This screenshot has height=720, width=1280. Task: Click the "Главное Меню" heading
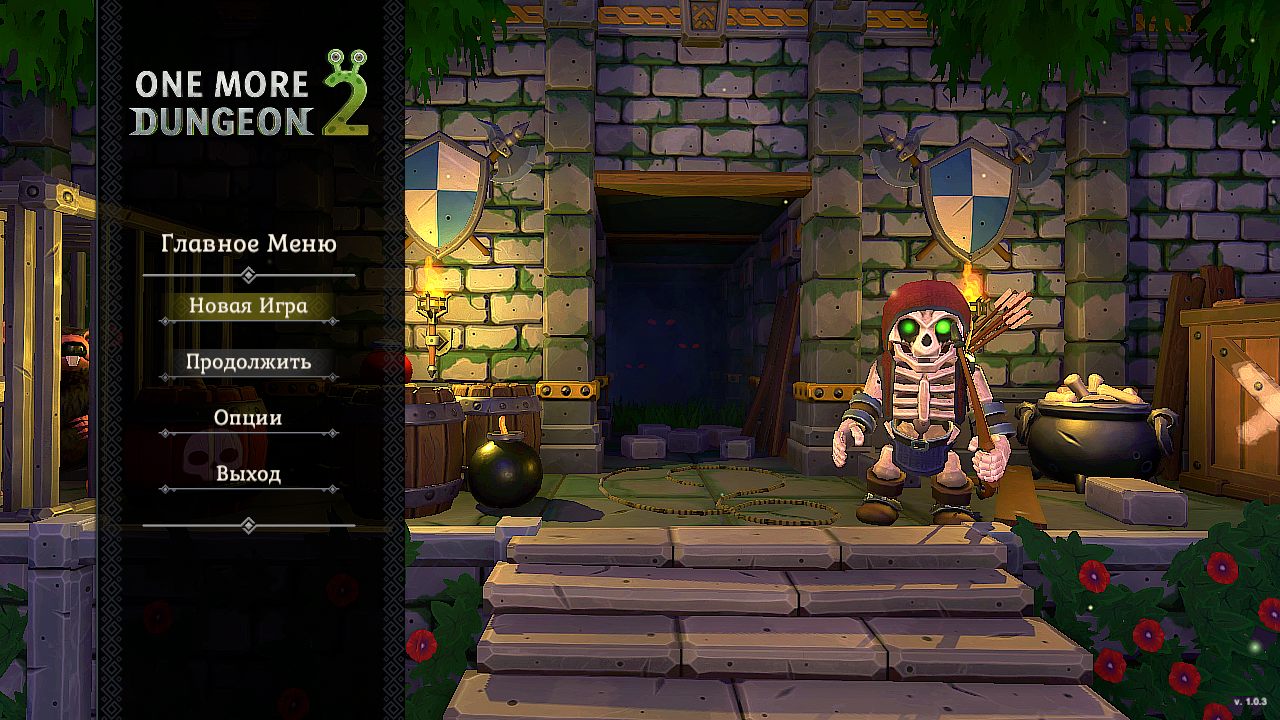tap(248, 243)
